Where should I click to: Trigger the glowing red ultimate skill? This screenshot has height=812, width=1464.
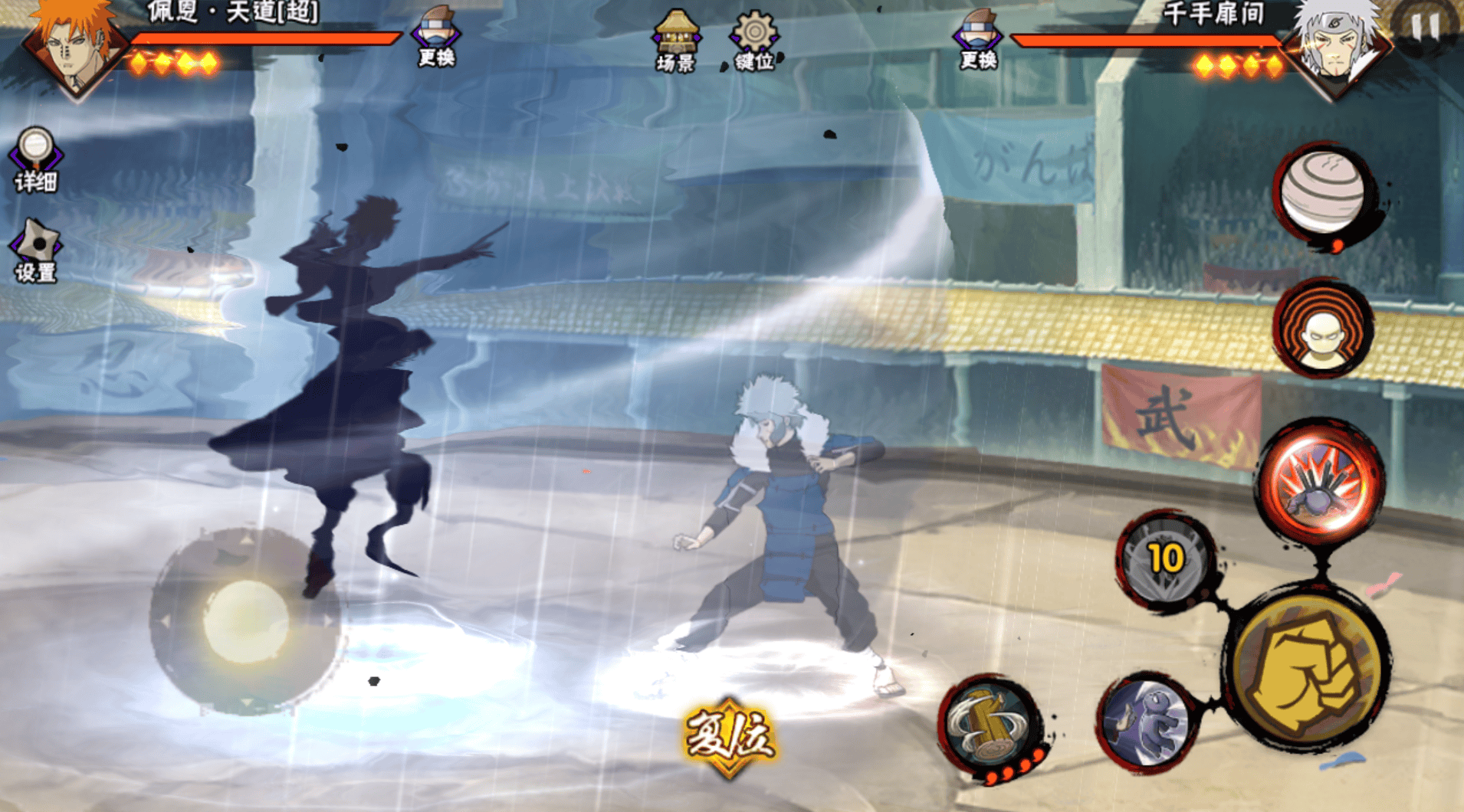point(1321,482)
